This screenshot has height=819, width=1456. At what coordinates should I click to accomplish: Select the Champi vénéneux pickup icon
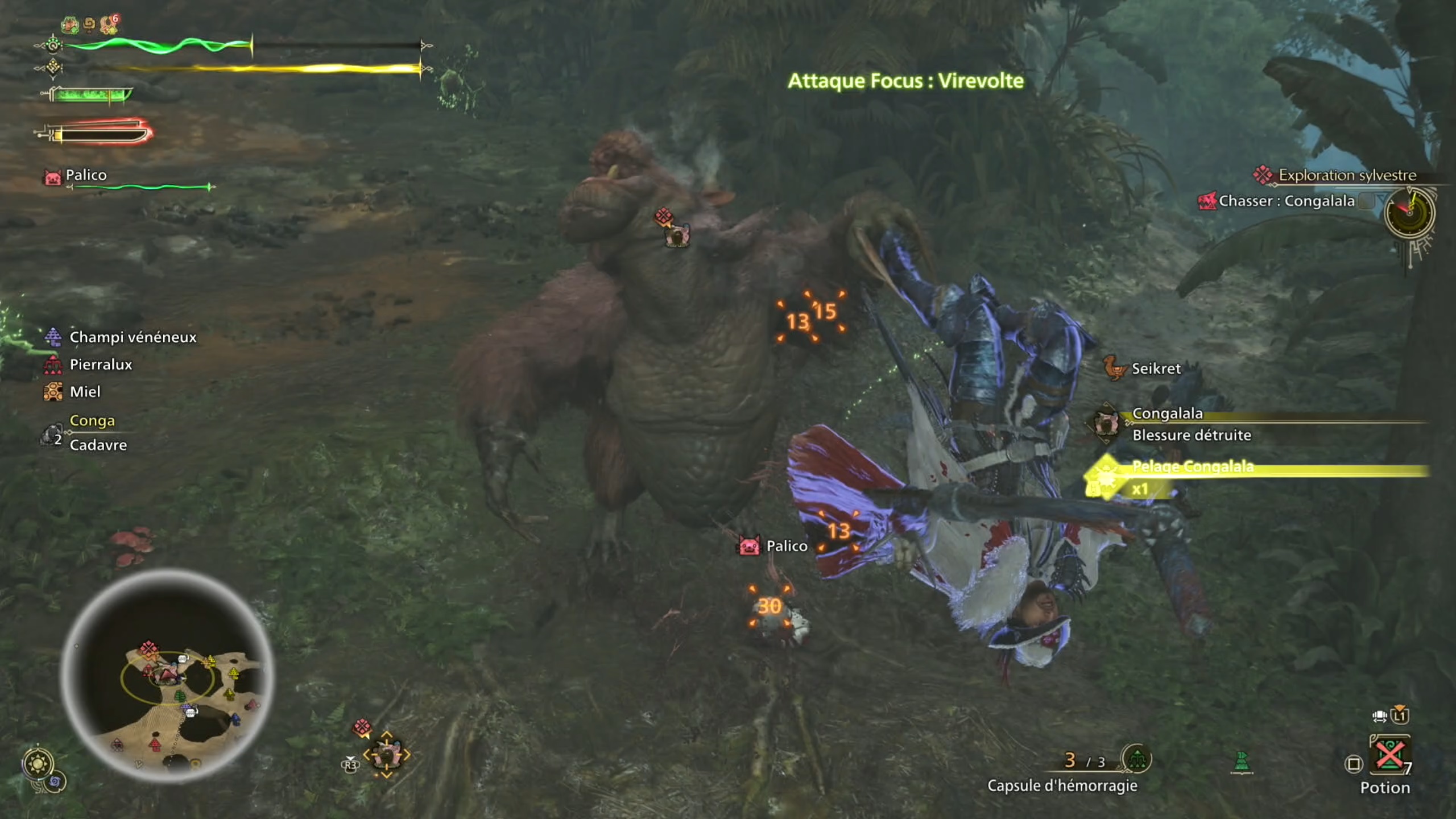(52, 337)
